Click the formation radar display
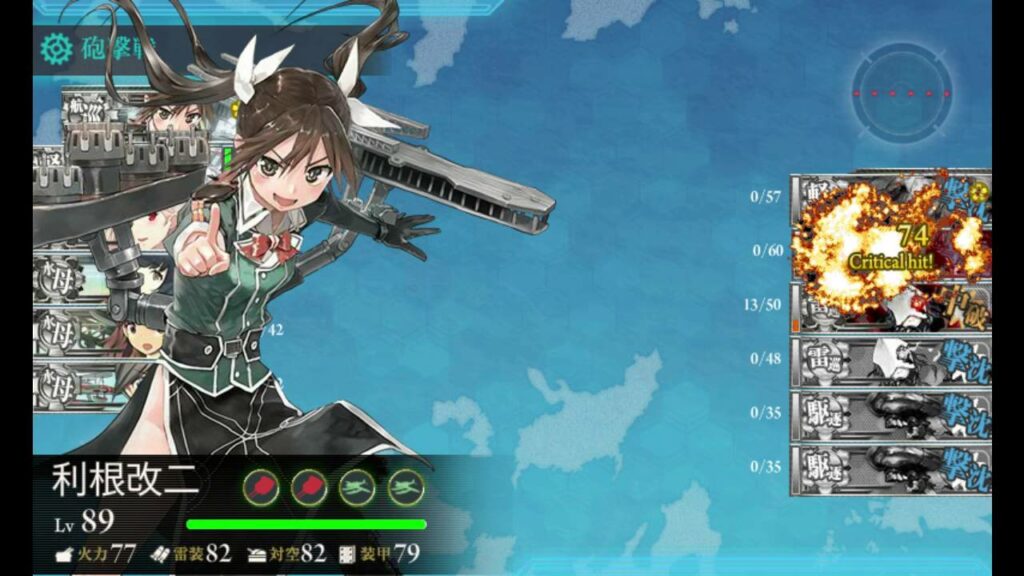This screenshot has width=1024, height=576. 902,93
